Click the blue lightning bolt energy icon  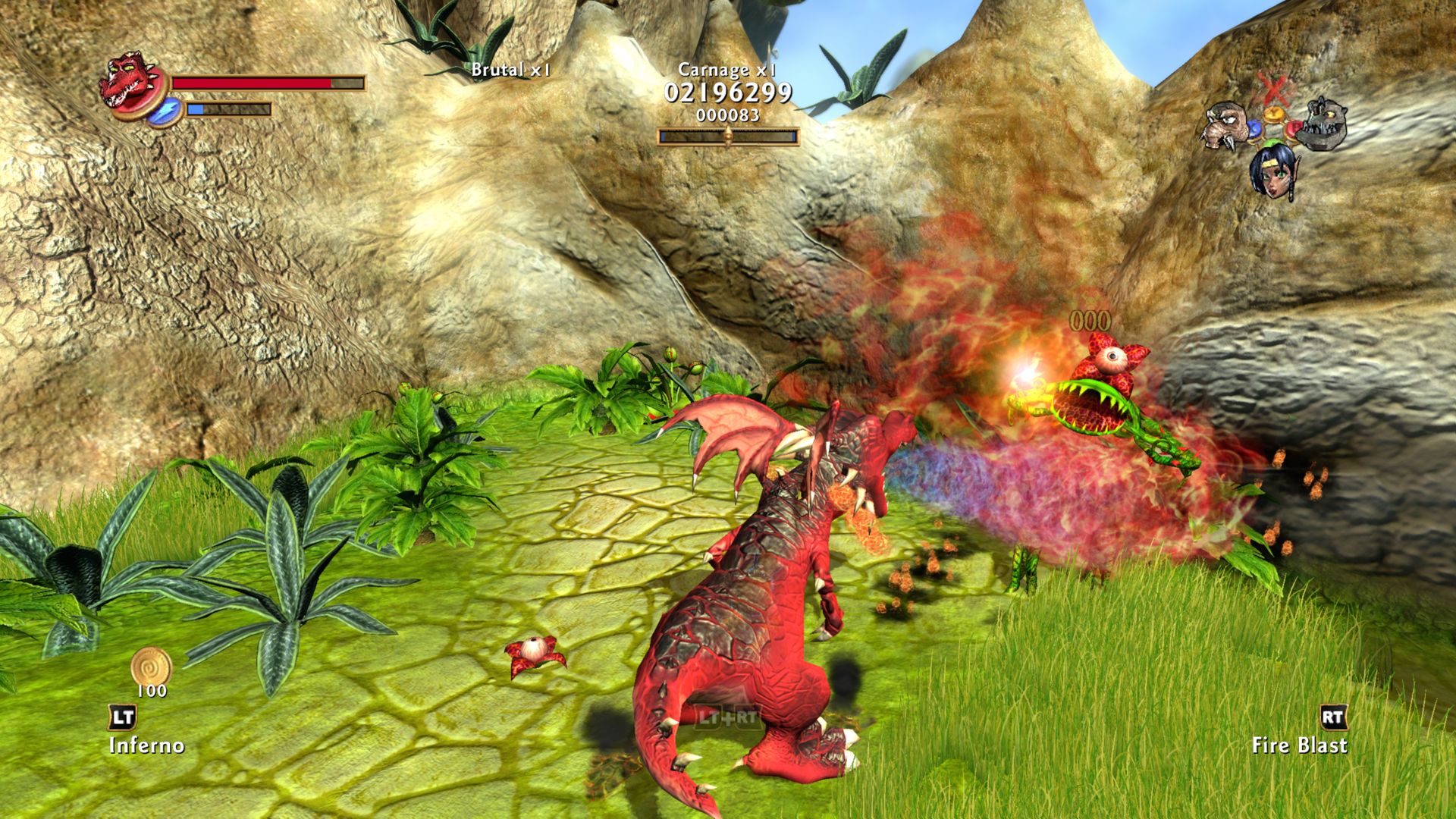pyautogui.click(x=163, y=111)
